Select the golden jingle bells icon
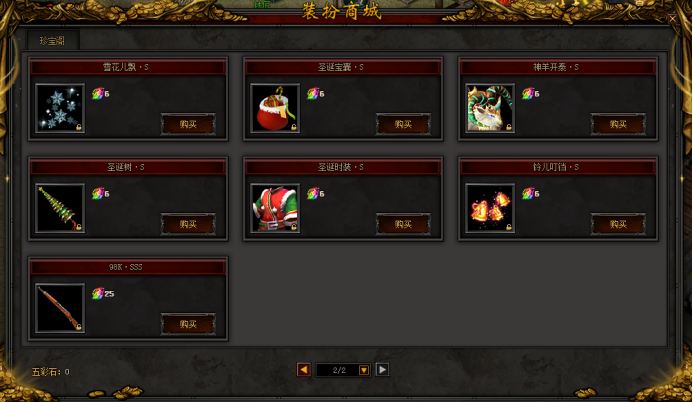This screenshot has width=693, height=402. [x=490, y=208]
